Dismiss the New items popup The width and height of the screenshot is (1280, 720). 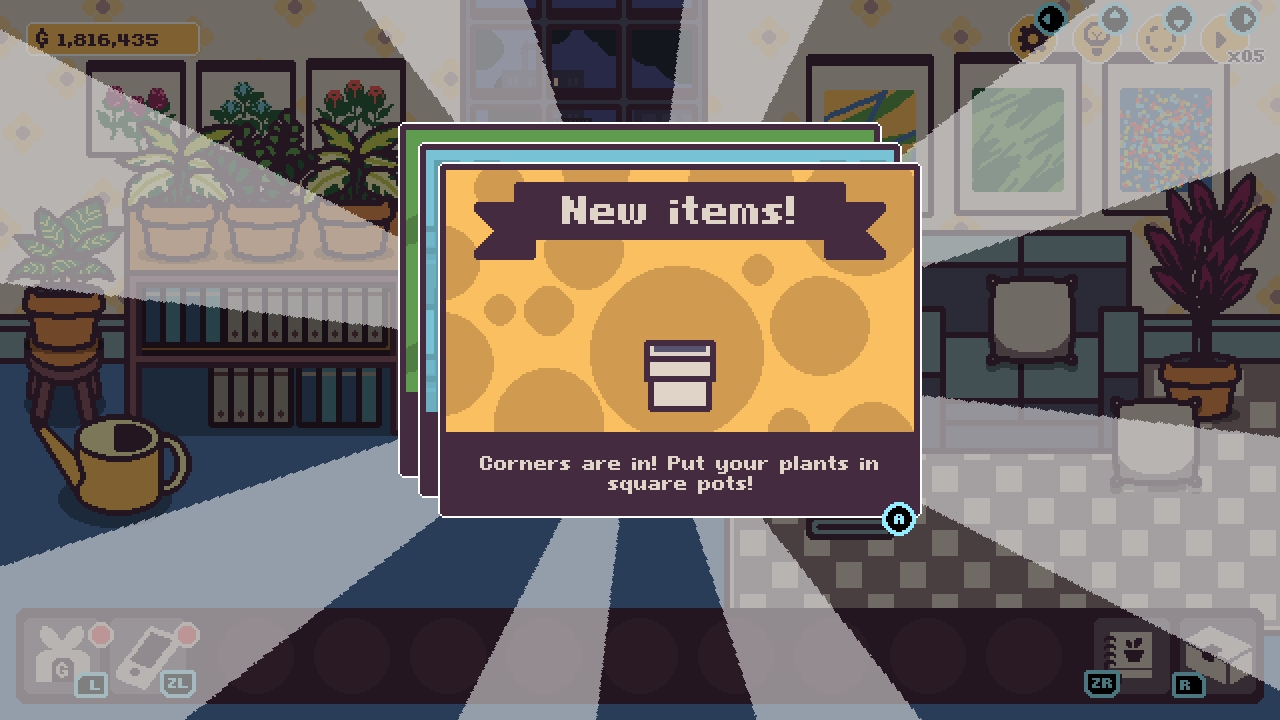click(x=897, y=519)
